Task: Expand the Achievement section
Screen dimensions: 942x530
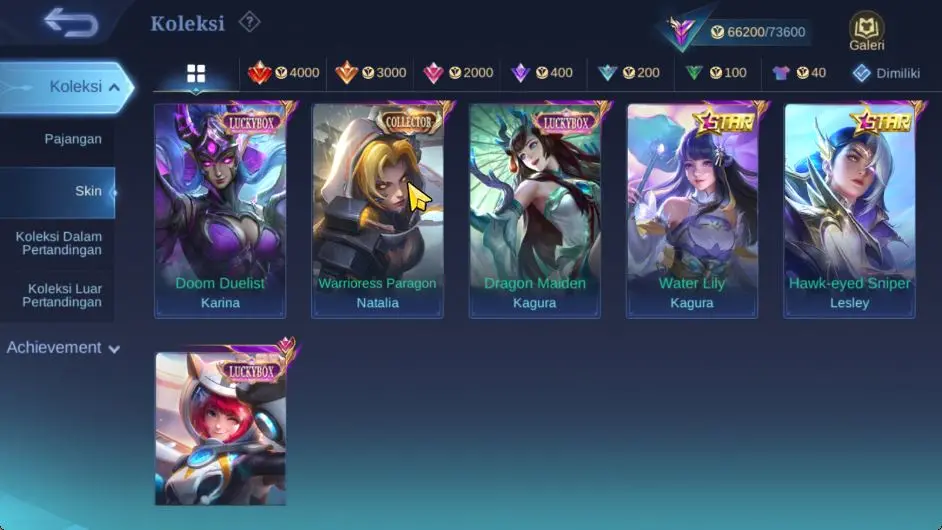Action: pos(63,348)
